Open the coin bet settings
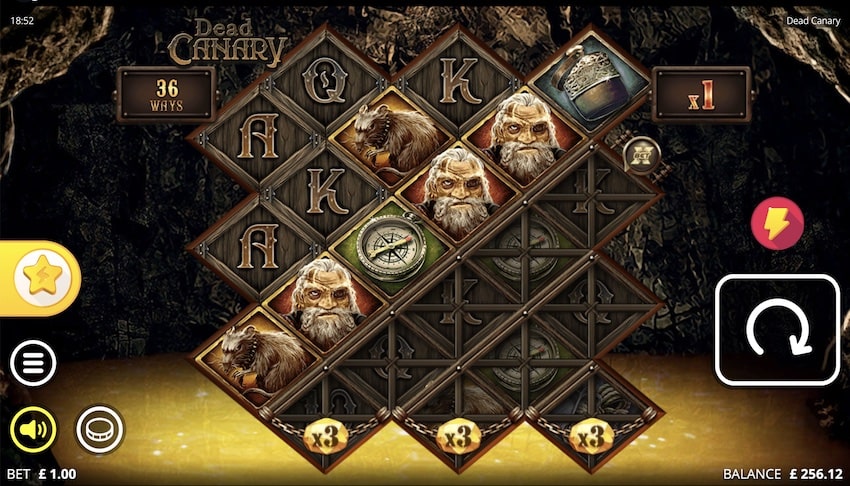Image resolution: width=850 pixels, height=486 pixels. click(x=100, y=430)
